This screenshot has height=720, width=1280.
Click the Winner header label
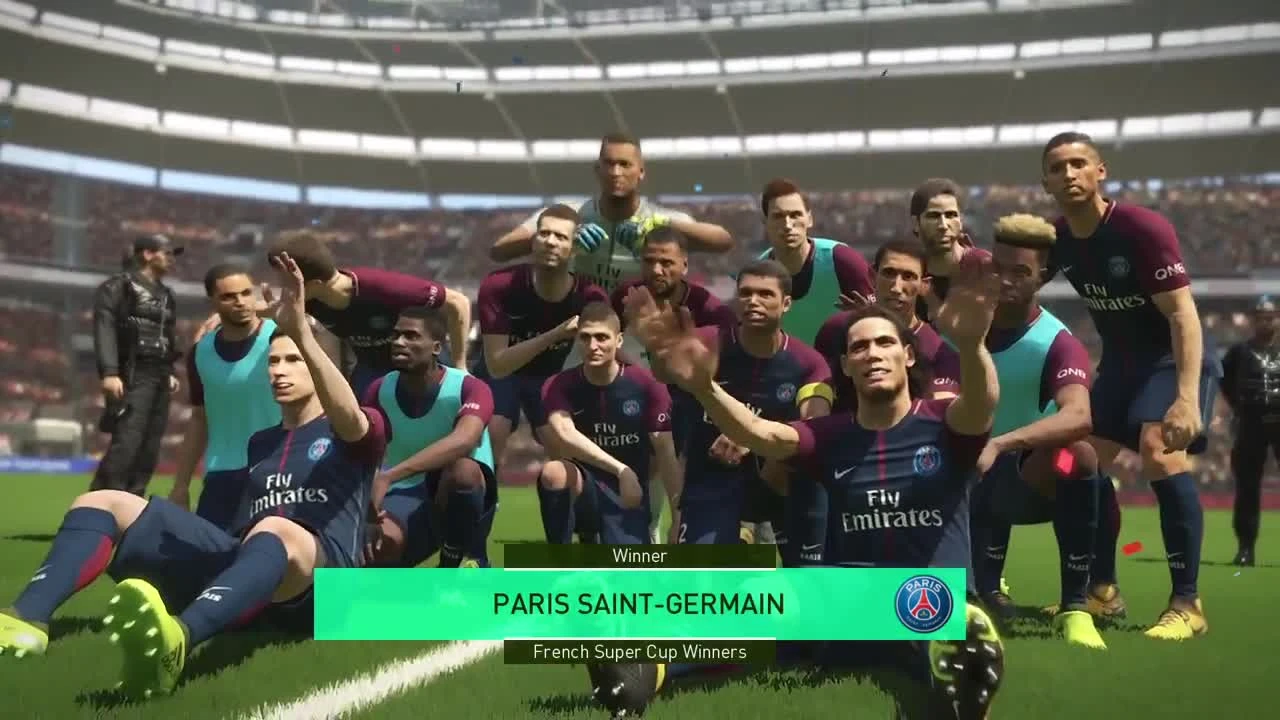[x=639, y=556]
